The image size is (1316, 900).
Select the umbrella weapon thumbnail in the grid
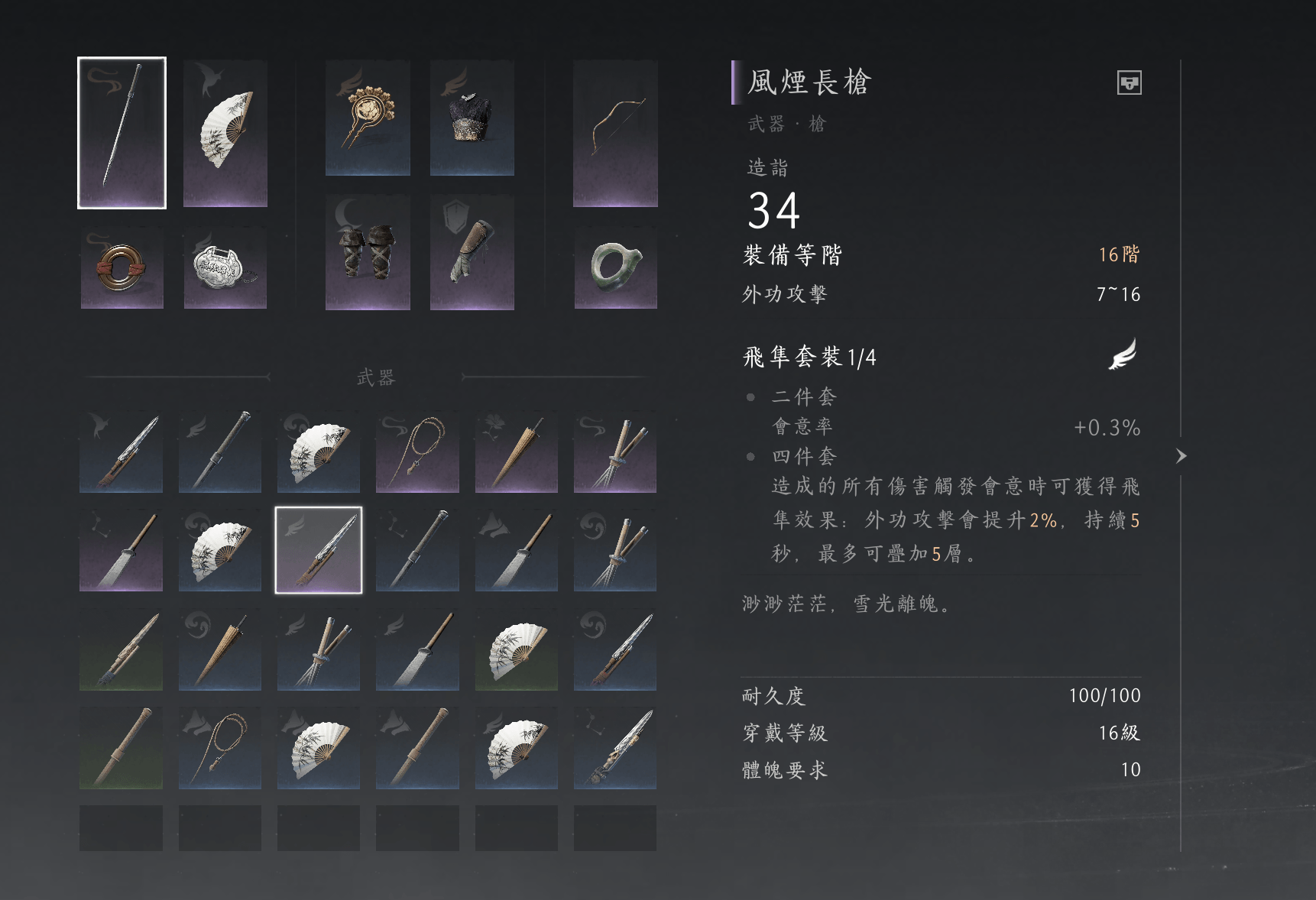pyautogui.click(x=516, y=452)
